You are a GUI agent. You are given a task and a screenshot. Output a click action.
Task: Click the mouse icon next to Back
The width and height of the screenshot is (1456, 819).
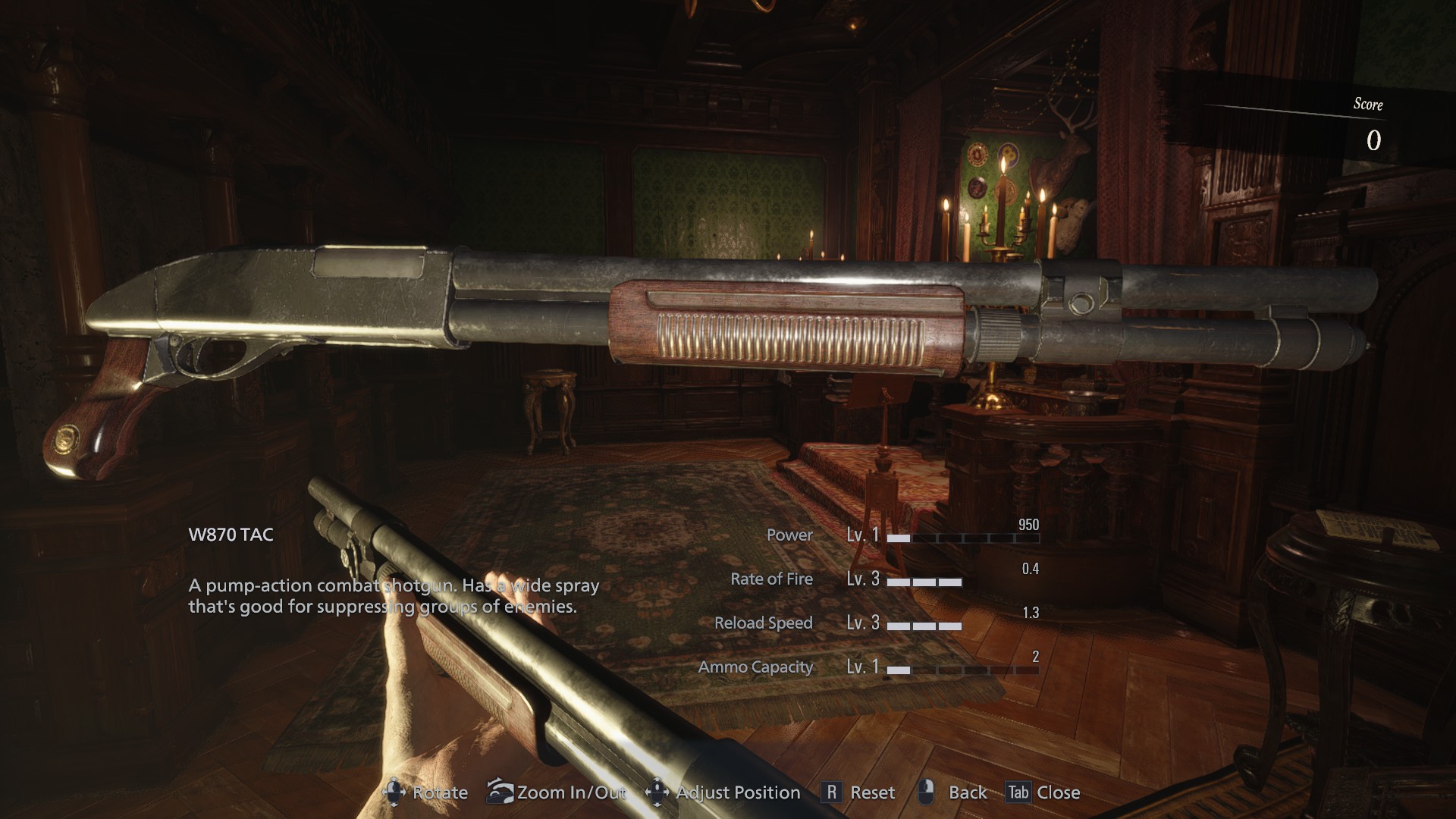pos(927,792)
